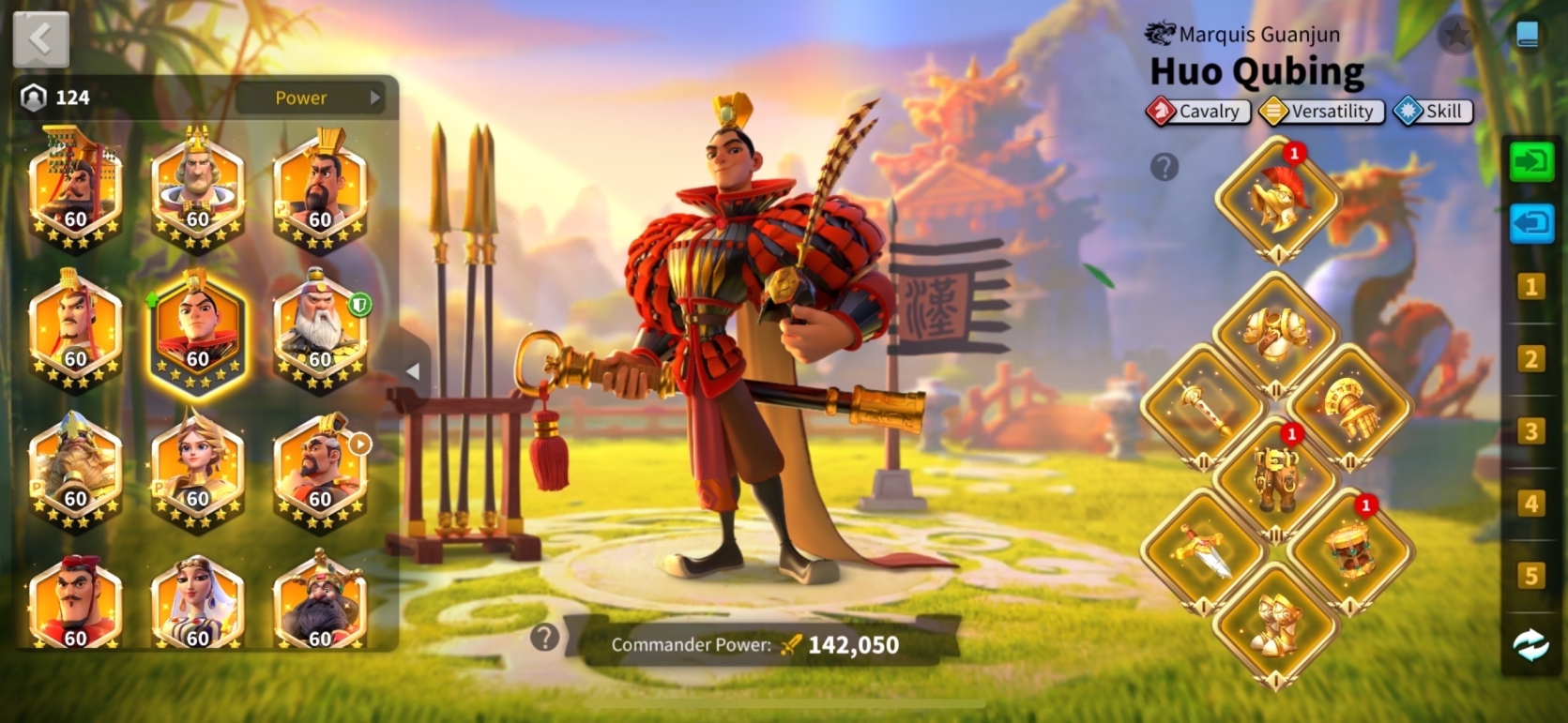The height and width of the screenshot is (723, 1568).
Task: Go back with the arrow button
Action: [x=40, y=39]
